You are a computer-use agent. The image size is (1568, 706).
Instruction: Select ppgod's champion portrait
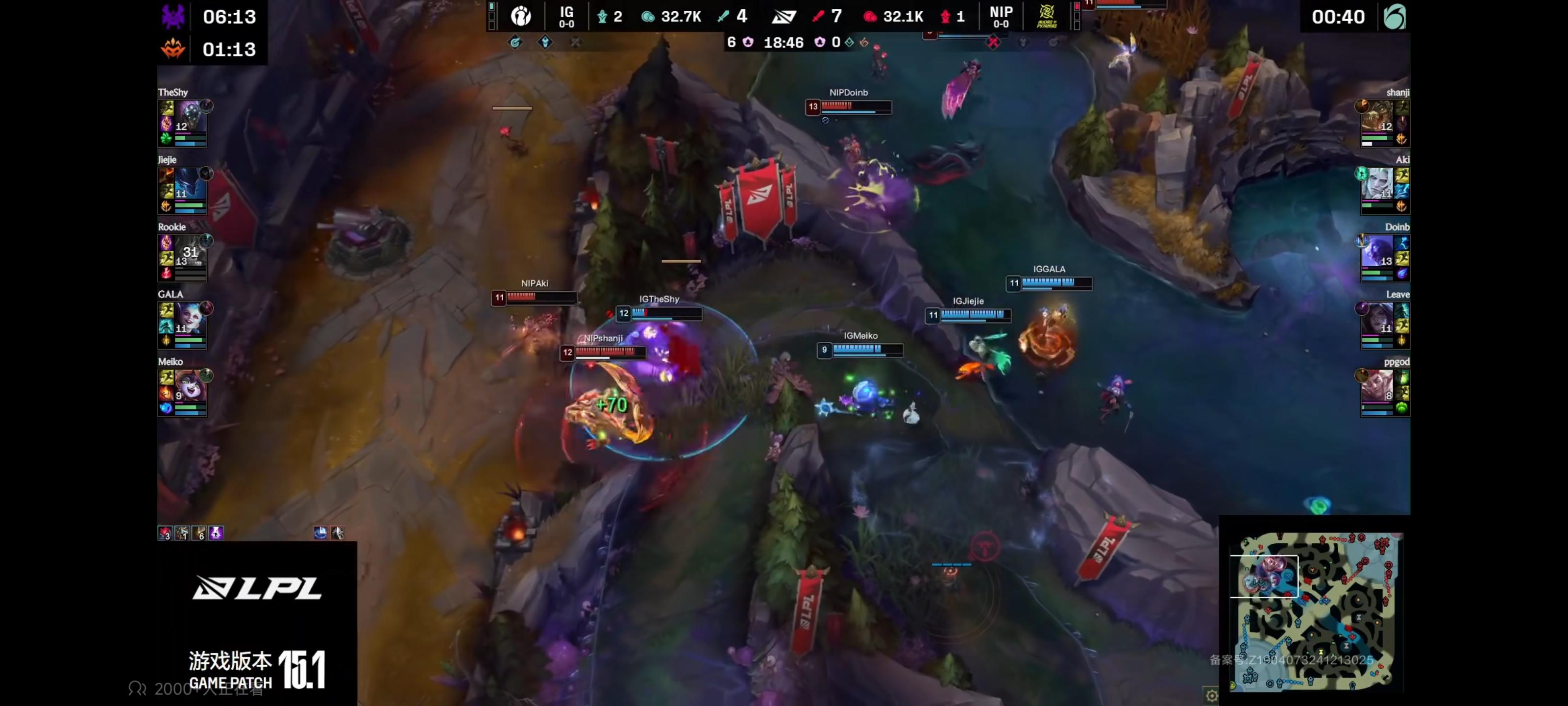(x=1376, y=385)
